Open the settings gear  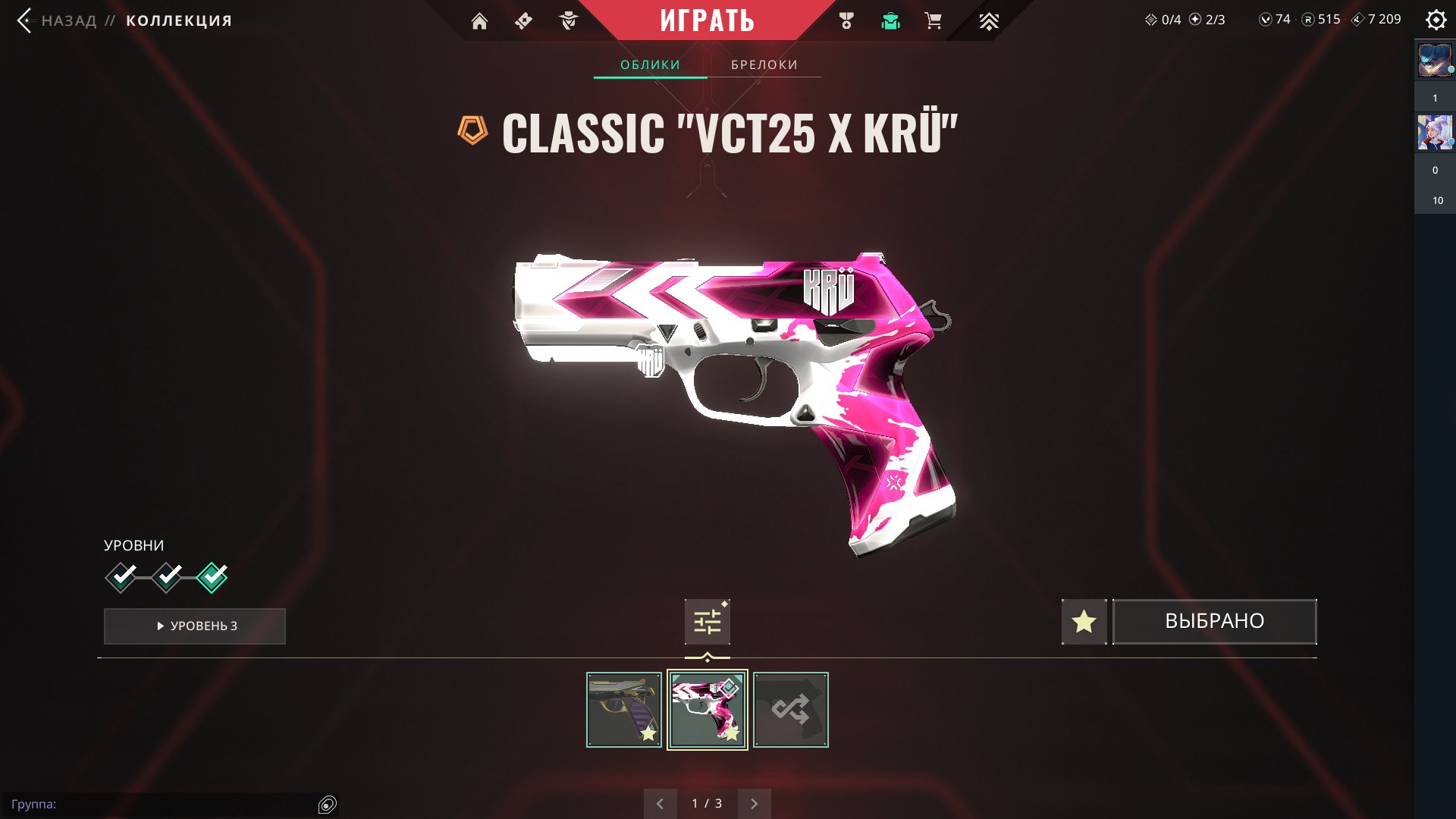pyautogui.click(x=1436, y=20)
